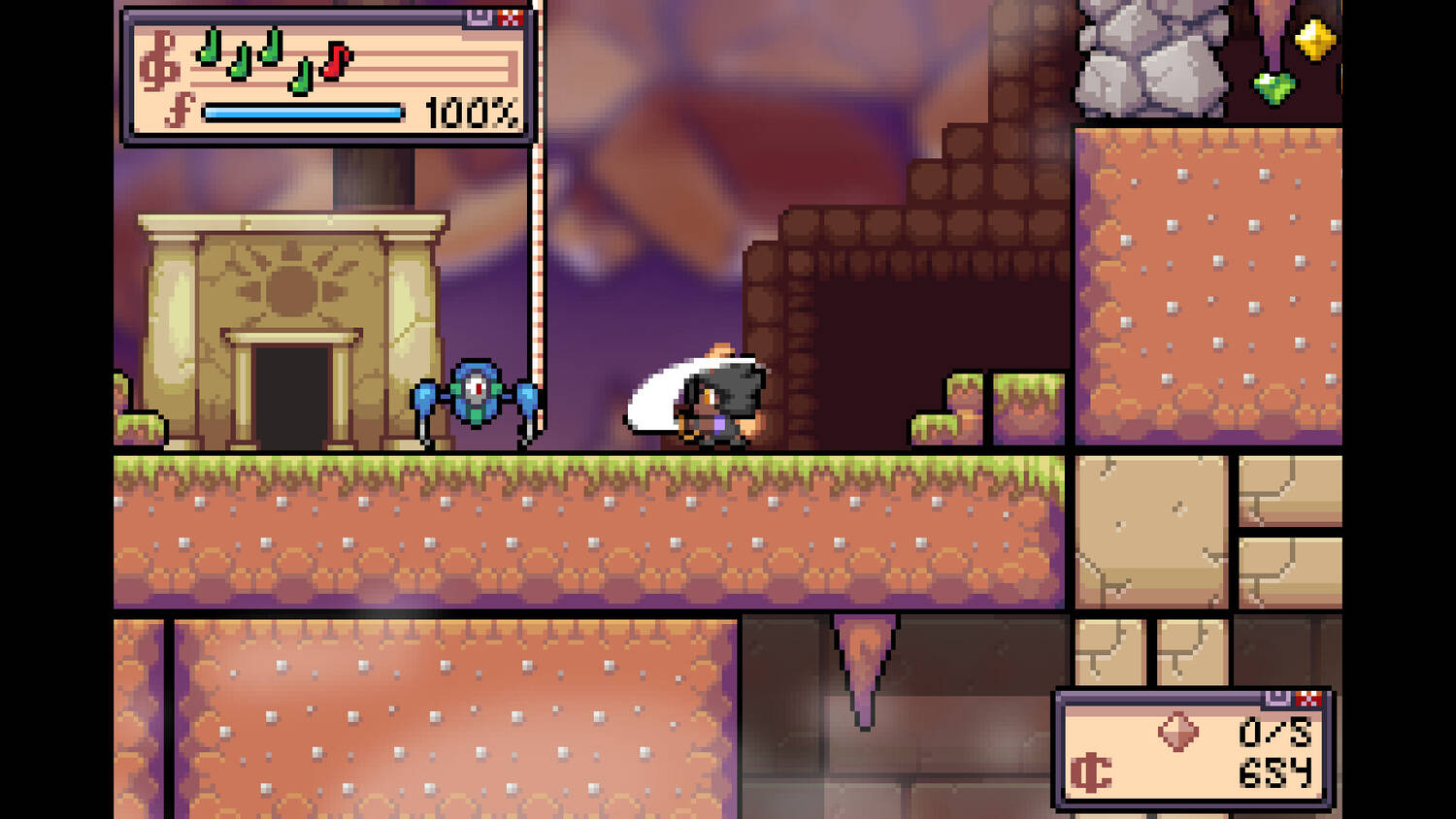Close the gem and coin counter panel
The height and width of the screenshot is (819, 1456).
(1308, 698)
